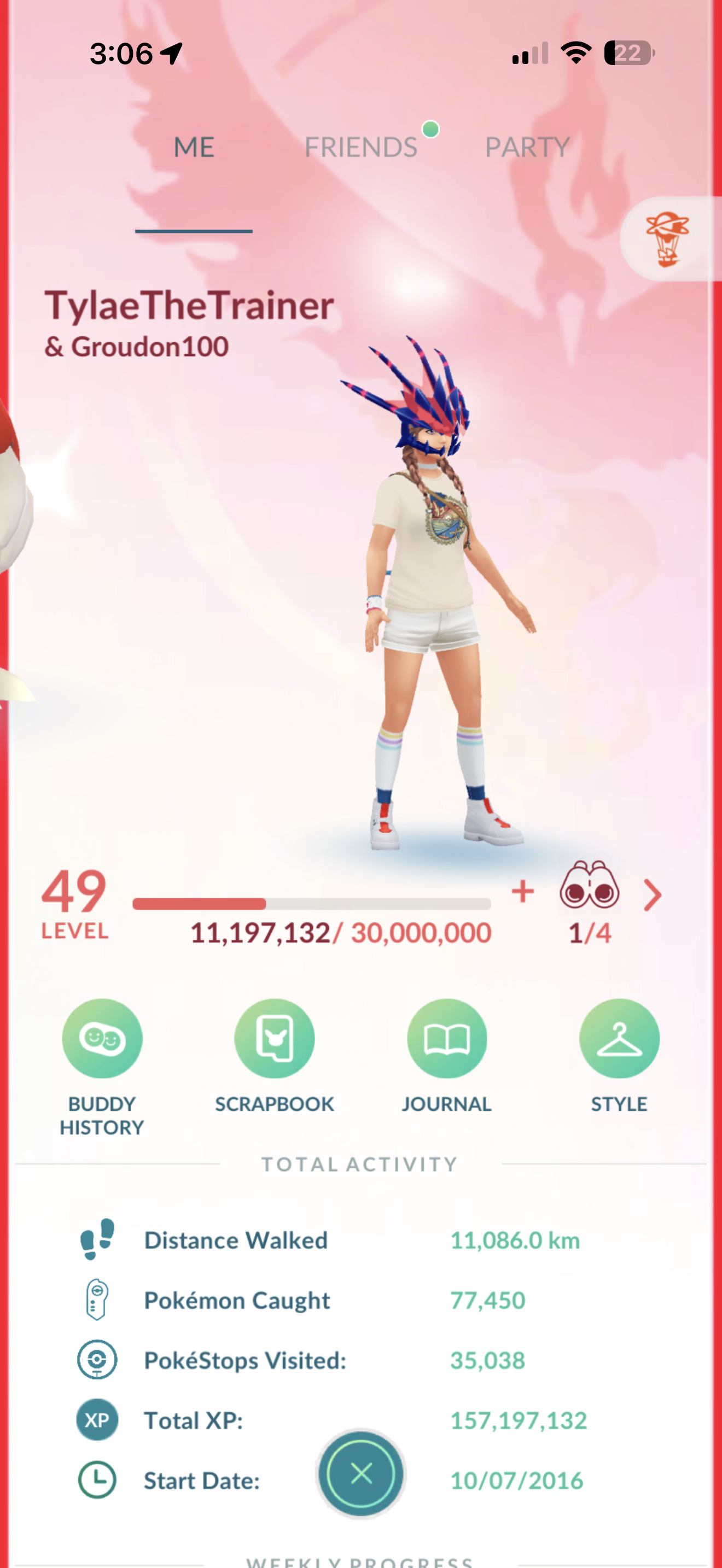Switch to the FRIENDS tab
The width and height of the screenshot is (722, 1568).
(362, 146)
